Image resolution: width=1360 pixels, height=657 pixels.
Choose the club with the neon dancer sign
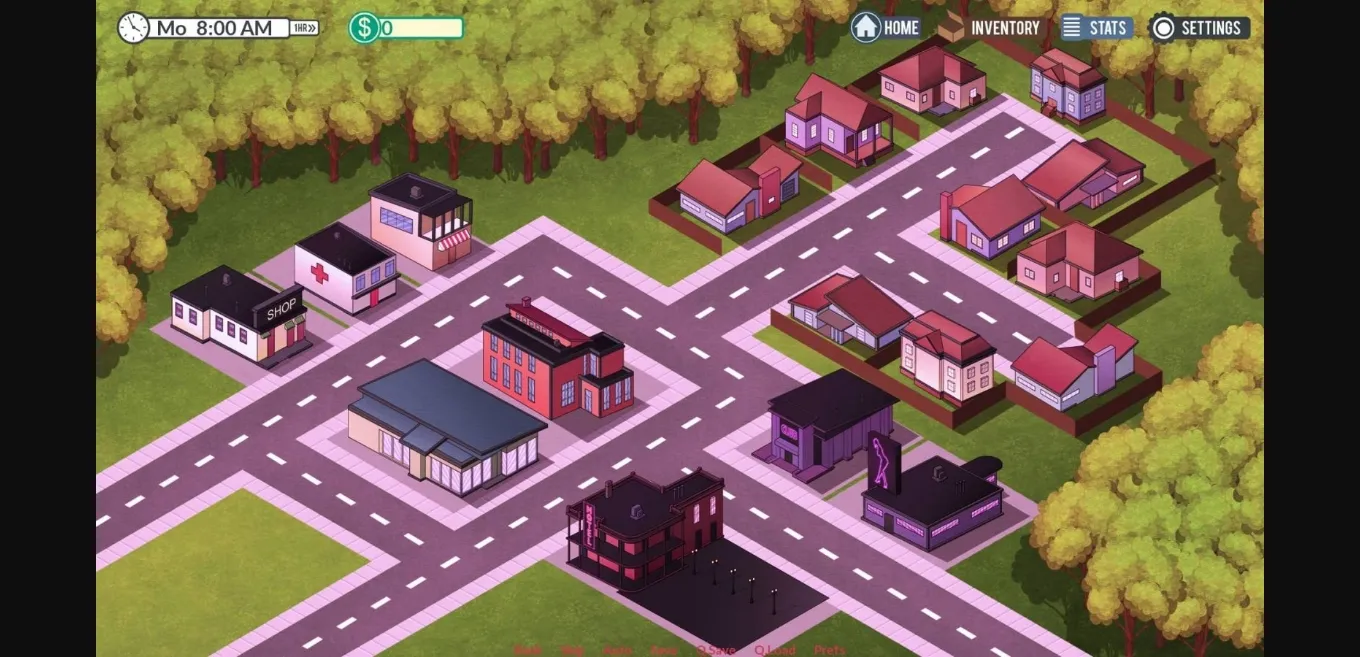930,500
